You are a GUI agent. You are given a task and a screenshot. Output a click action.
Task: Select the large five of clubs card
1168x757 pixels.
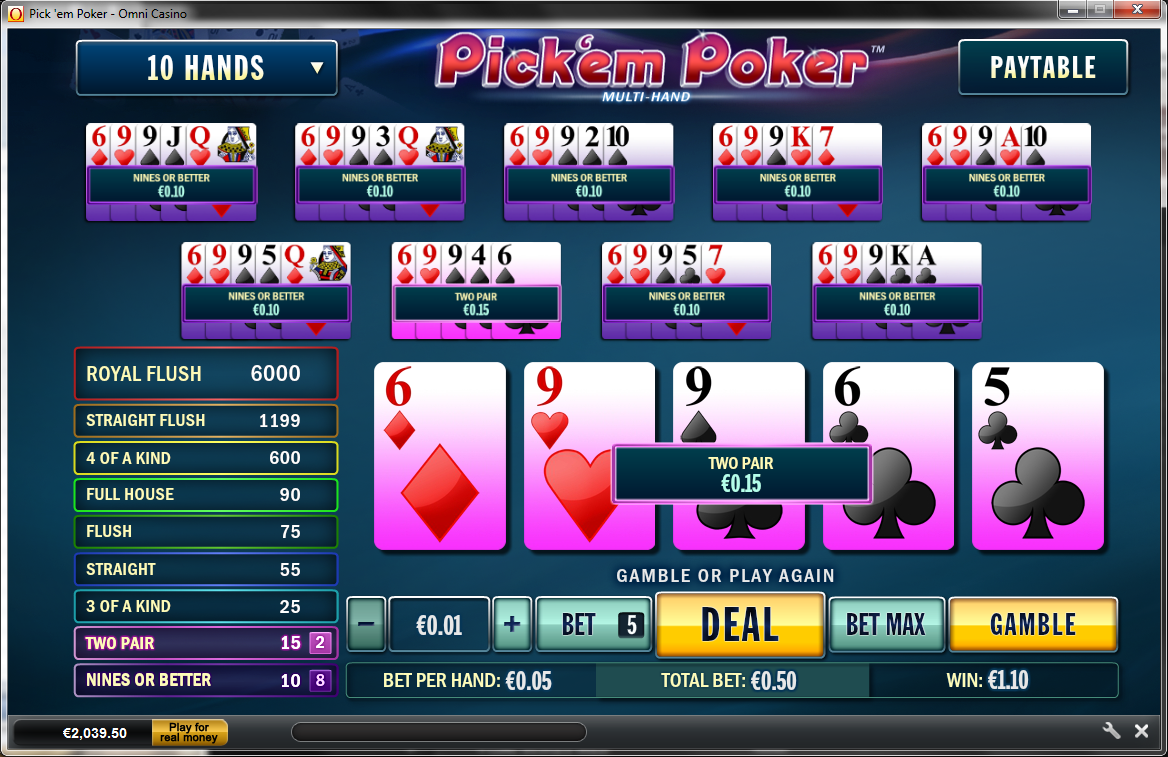tap(1037, 456)
